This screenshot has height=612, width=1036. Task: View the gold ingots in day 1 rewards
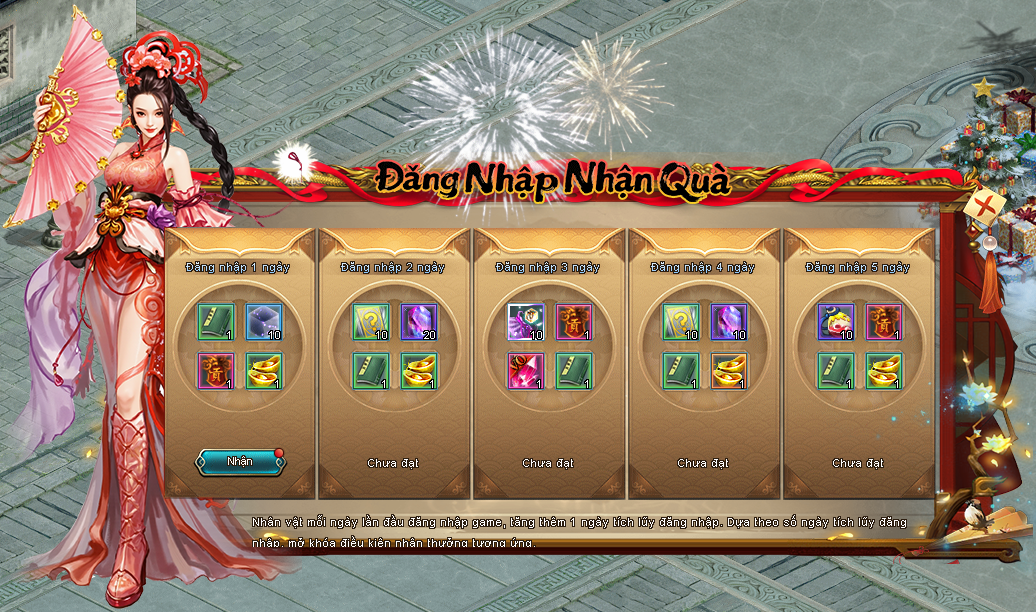click(x=265, y=371)
